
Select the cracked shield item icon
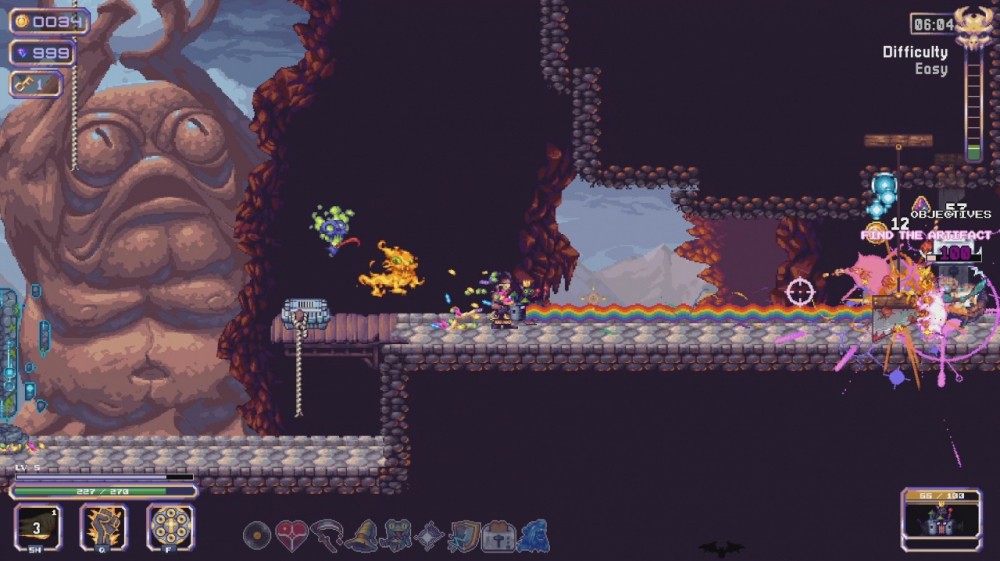464,536
